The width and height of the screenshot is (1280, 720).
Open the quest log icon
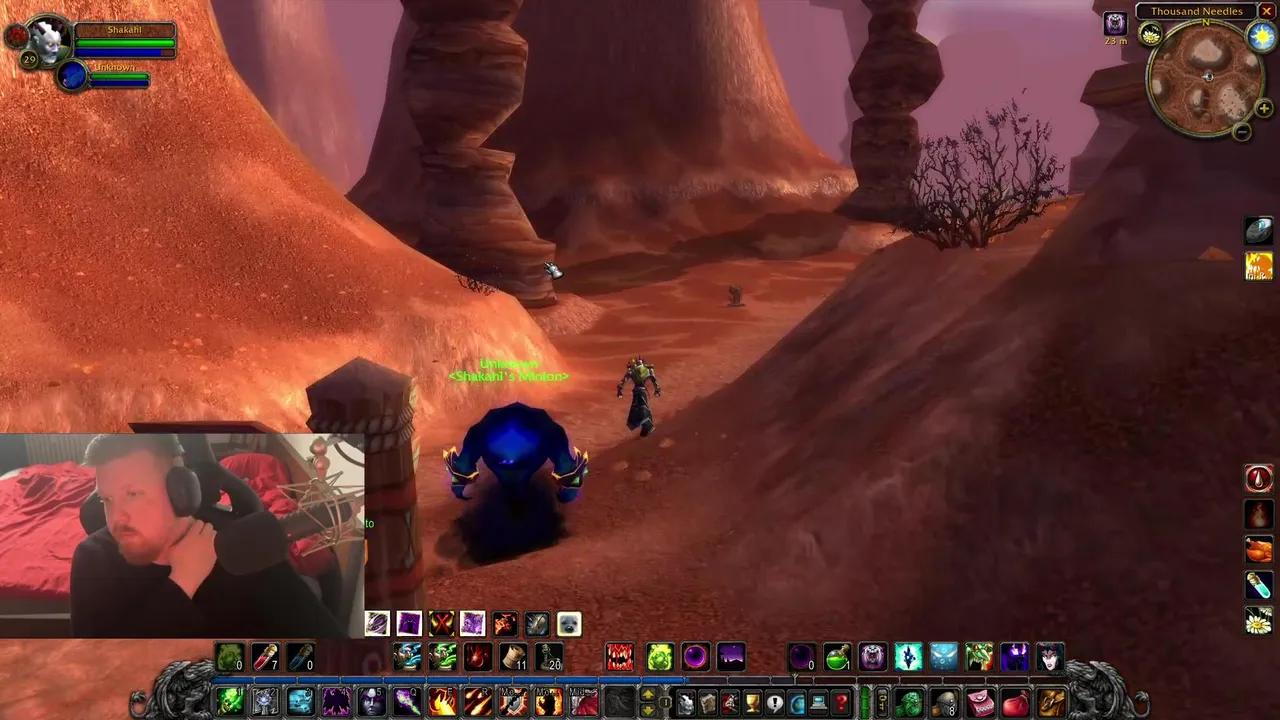(x=775, y=702)
